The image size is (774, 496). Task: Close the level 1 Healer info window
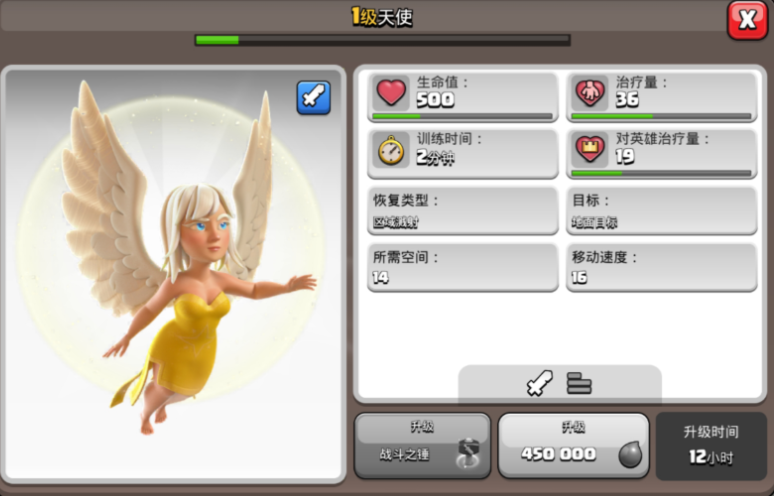click(747, 20)
